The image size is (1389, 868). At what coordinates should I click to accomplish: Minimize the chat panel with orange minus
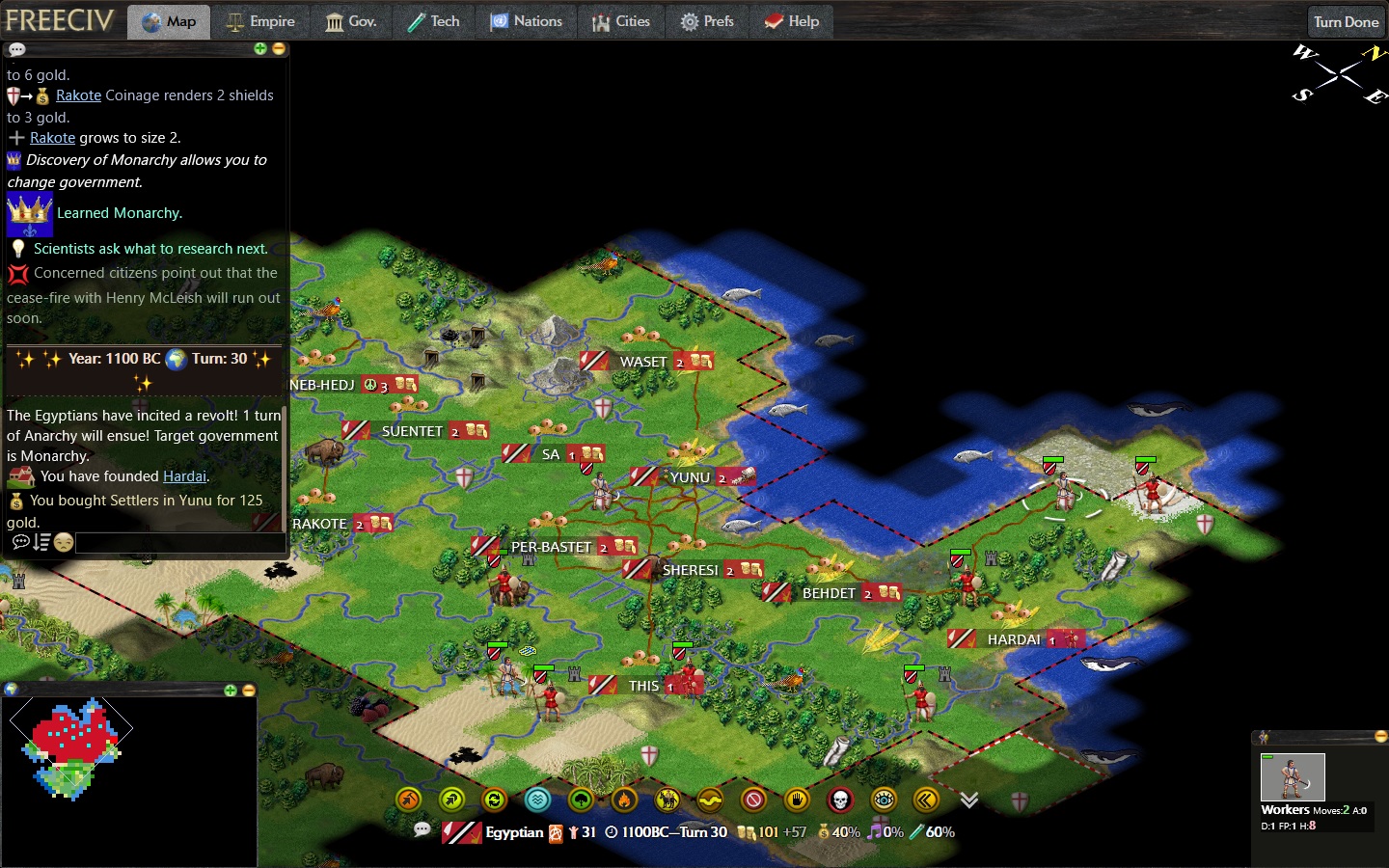pos(279,48)
